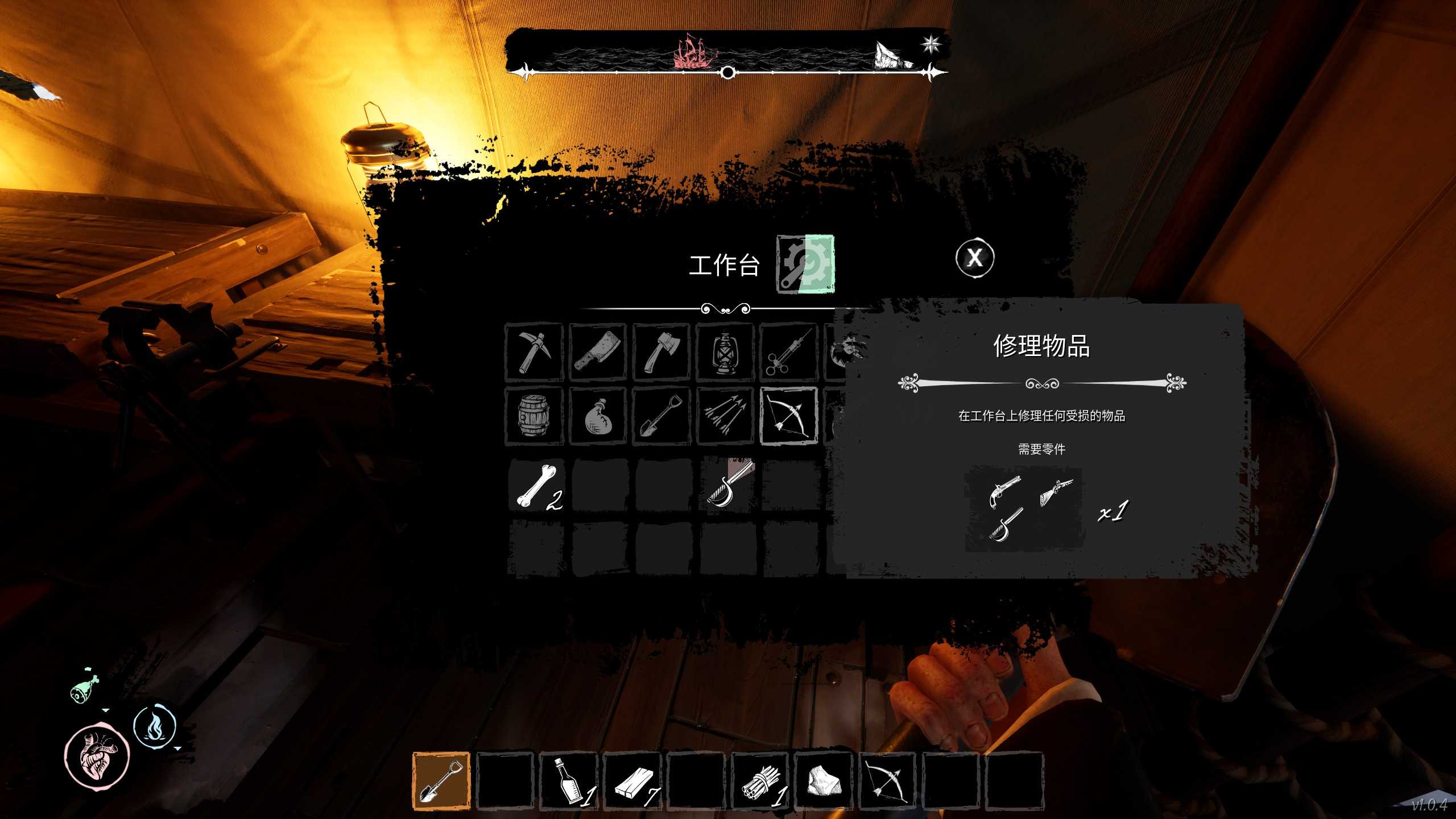This screenshot has width=1456, height=819.
Task: Click the repair wrench-and-gear icon
Action: coord(805,264)
